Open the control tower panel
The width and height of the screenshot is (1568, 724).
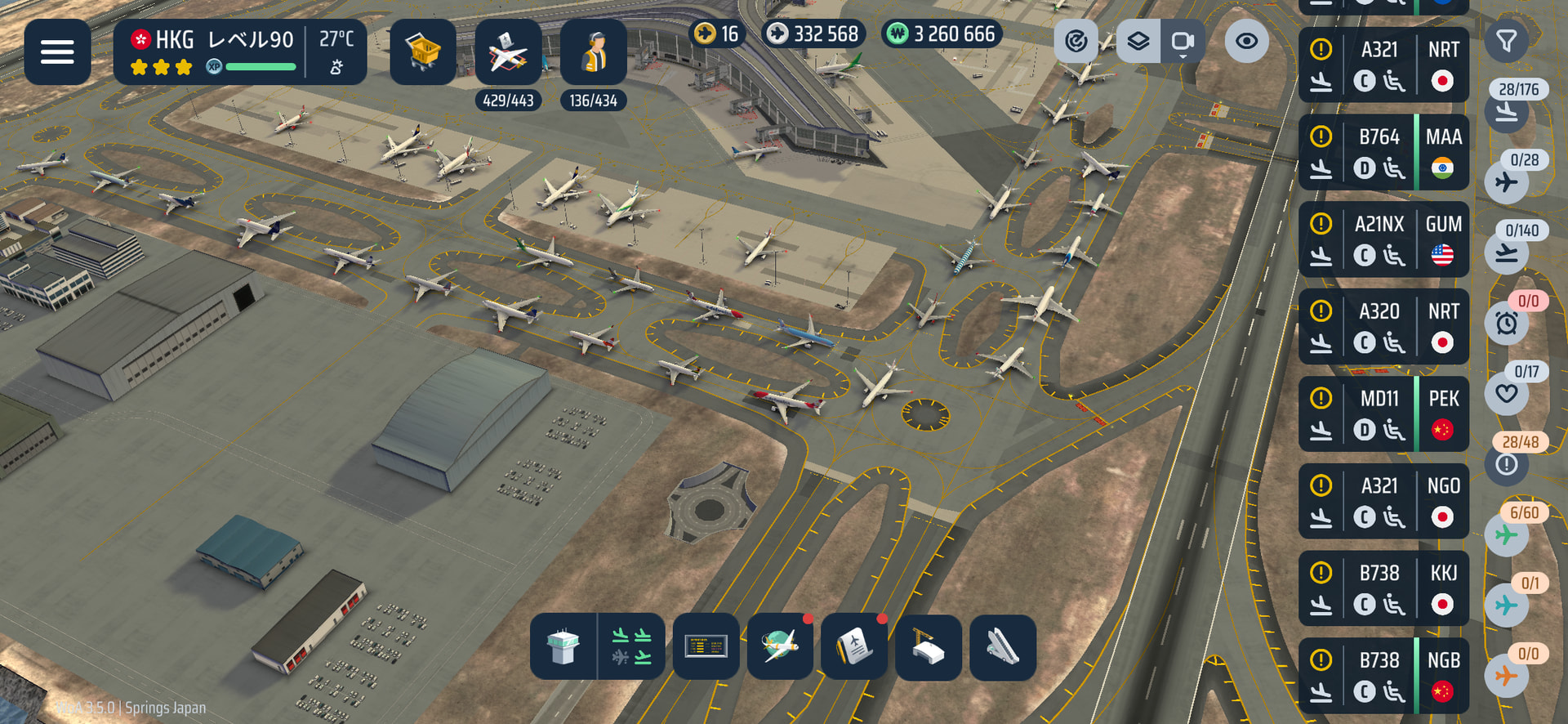pyautogui.click(x=563, y=647)
